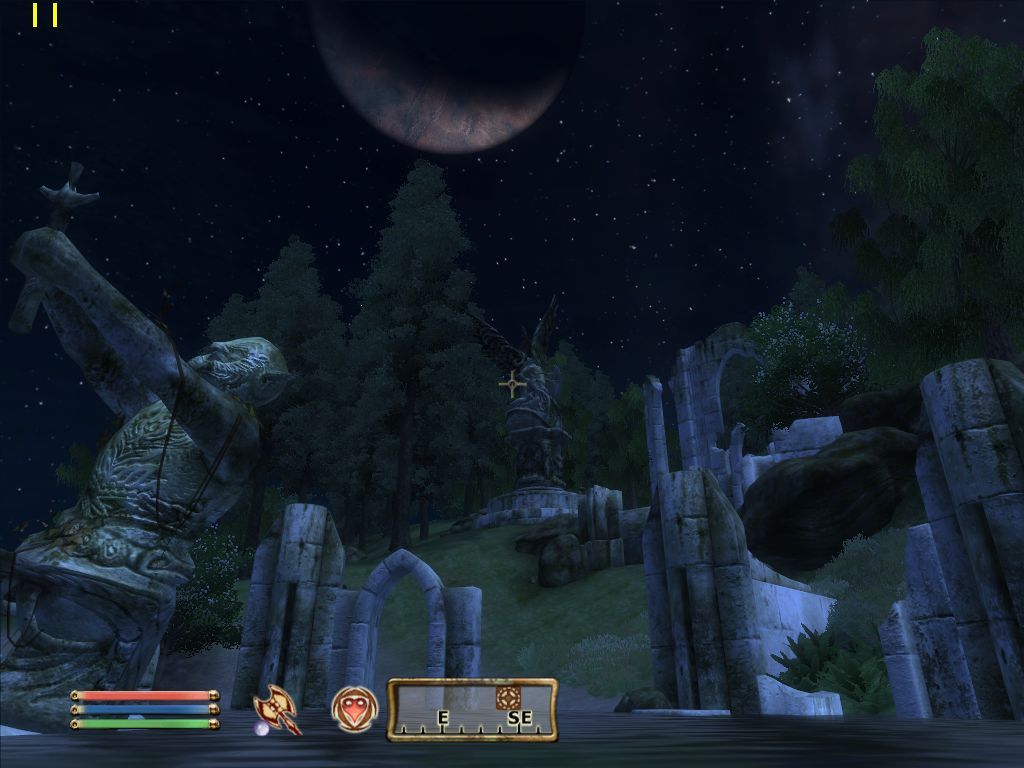
Task: Click the compass bar showing E and SE
Action: tap(472, 710)
